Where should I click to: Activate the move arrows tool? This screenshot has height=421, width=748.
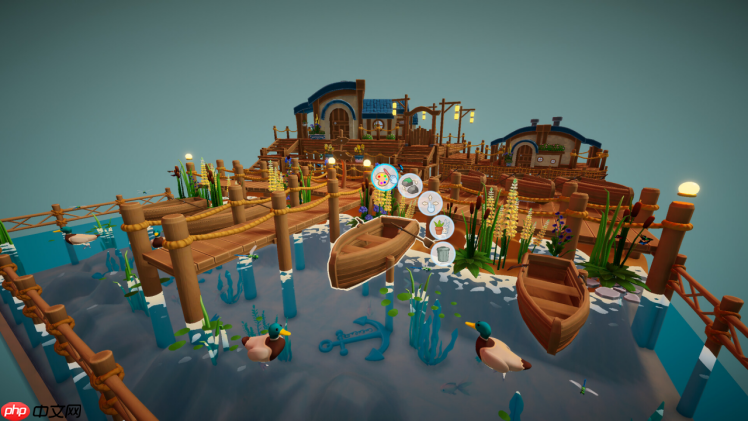coord(430,204)
